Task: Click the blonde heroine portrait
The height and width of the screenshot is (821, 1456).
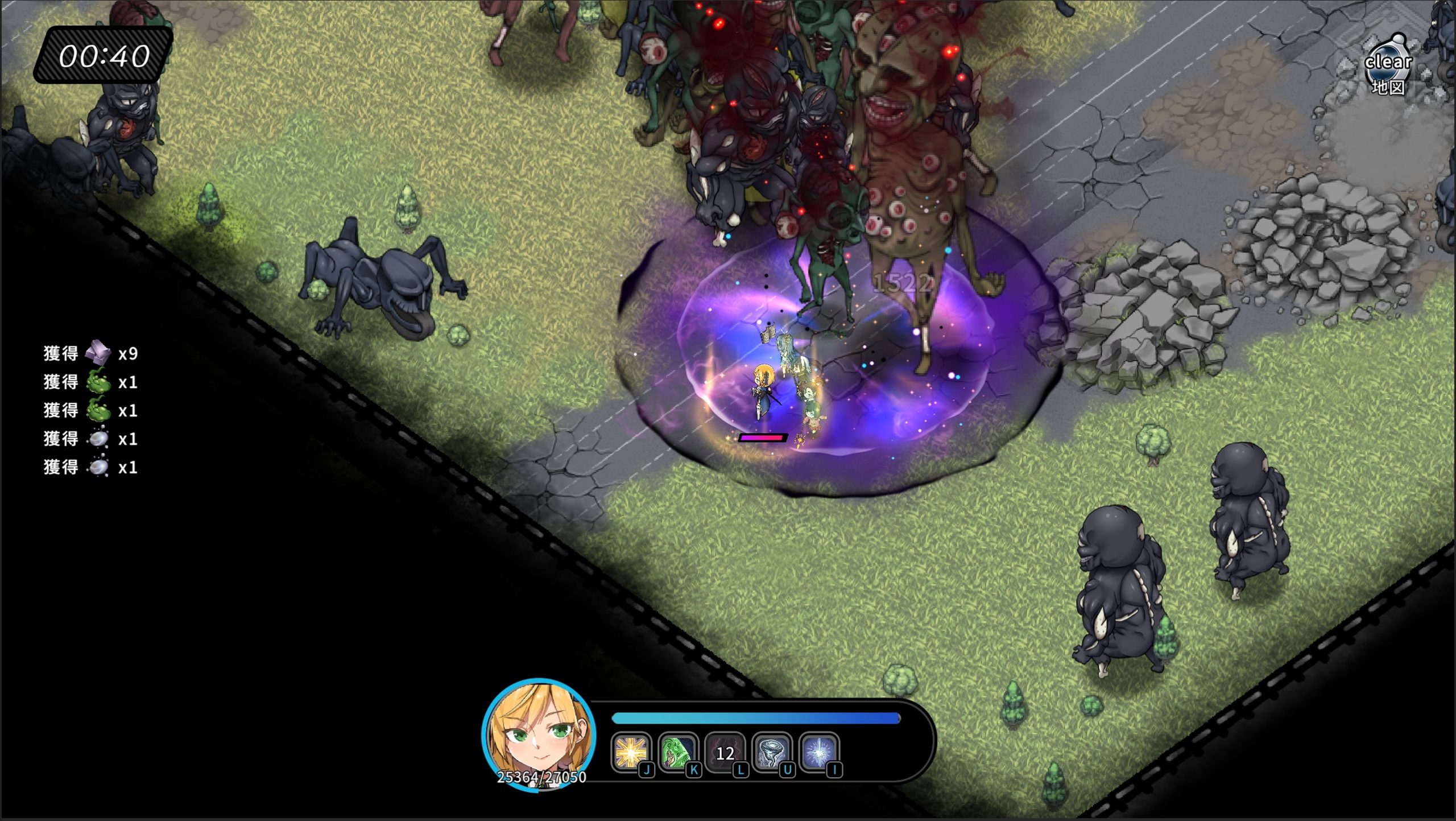Action: pos(539,733)
